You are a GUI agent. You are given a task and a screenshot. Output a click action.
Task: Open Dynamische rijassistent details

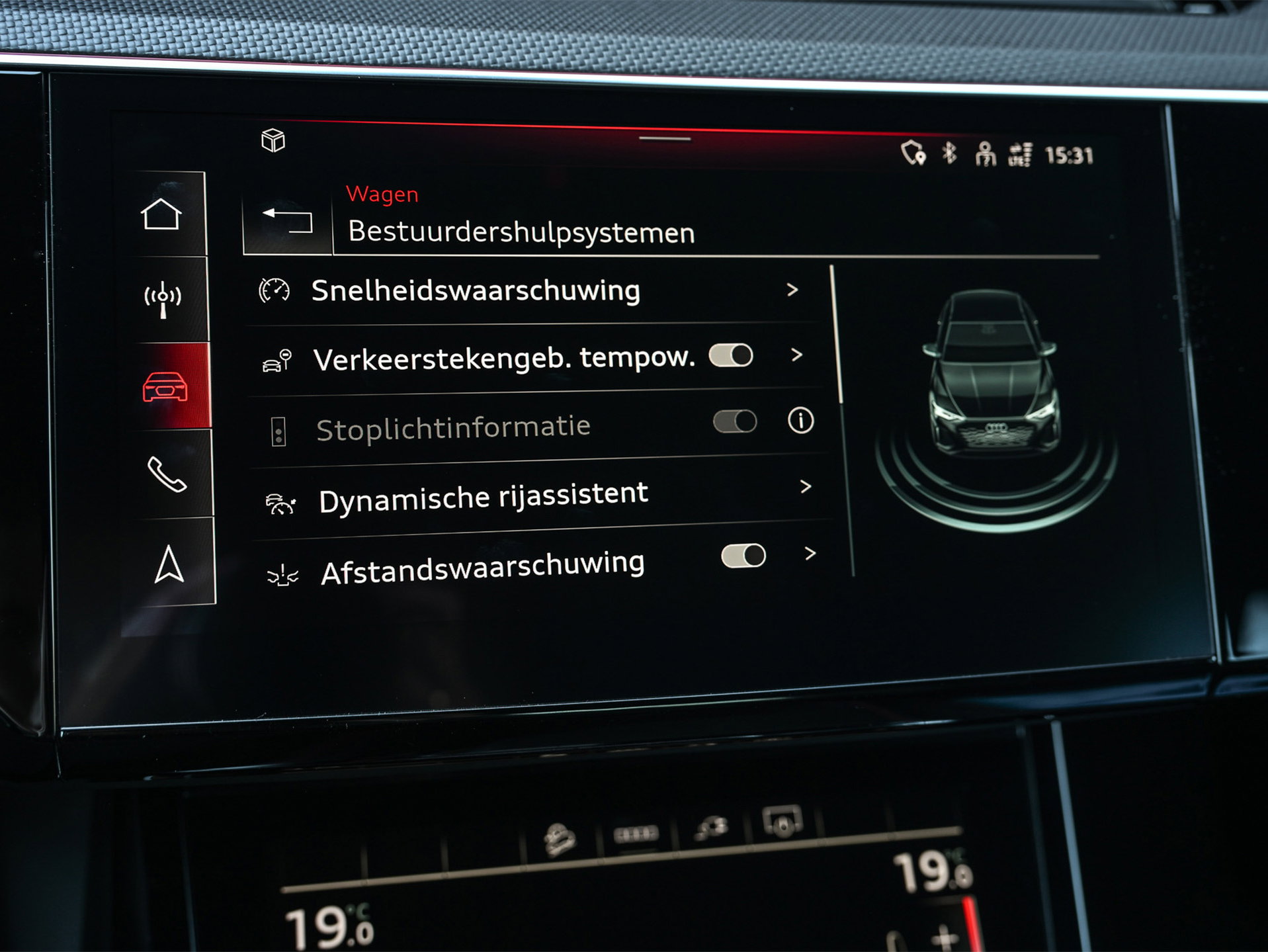(806, 488)
